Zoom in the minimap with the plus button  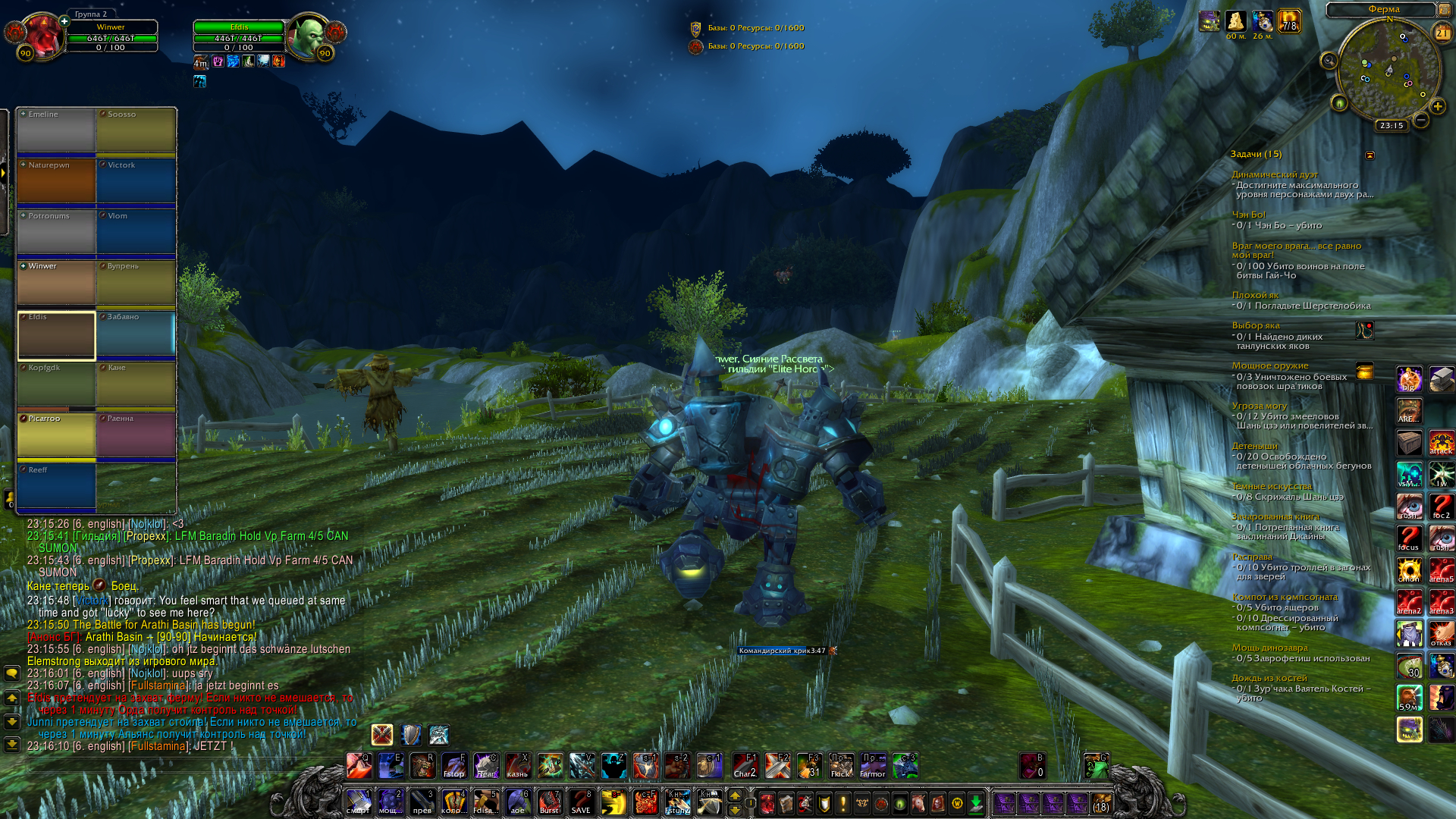(x=1437, y=107)
